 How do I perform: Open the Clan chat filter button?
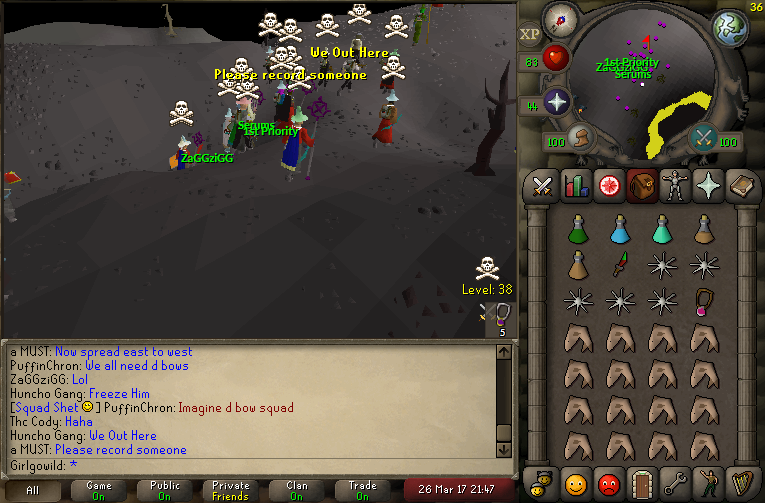[x=297, y=490]
